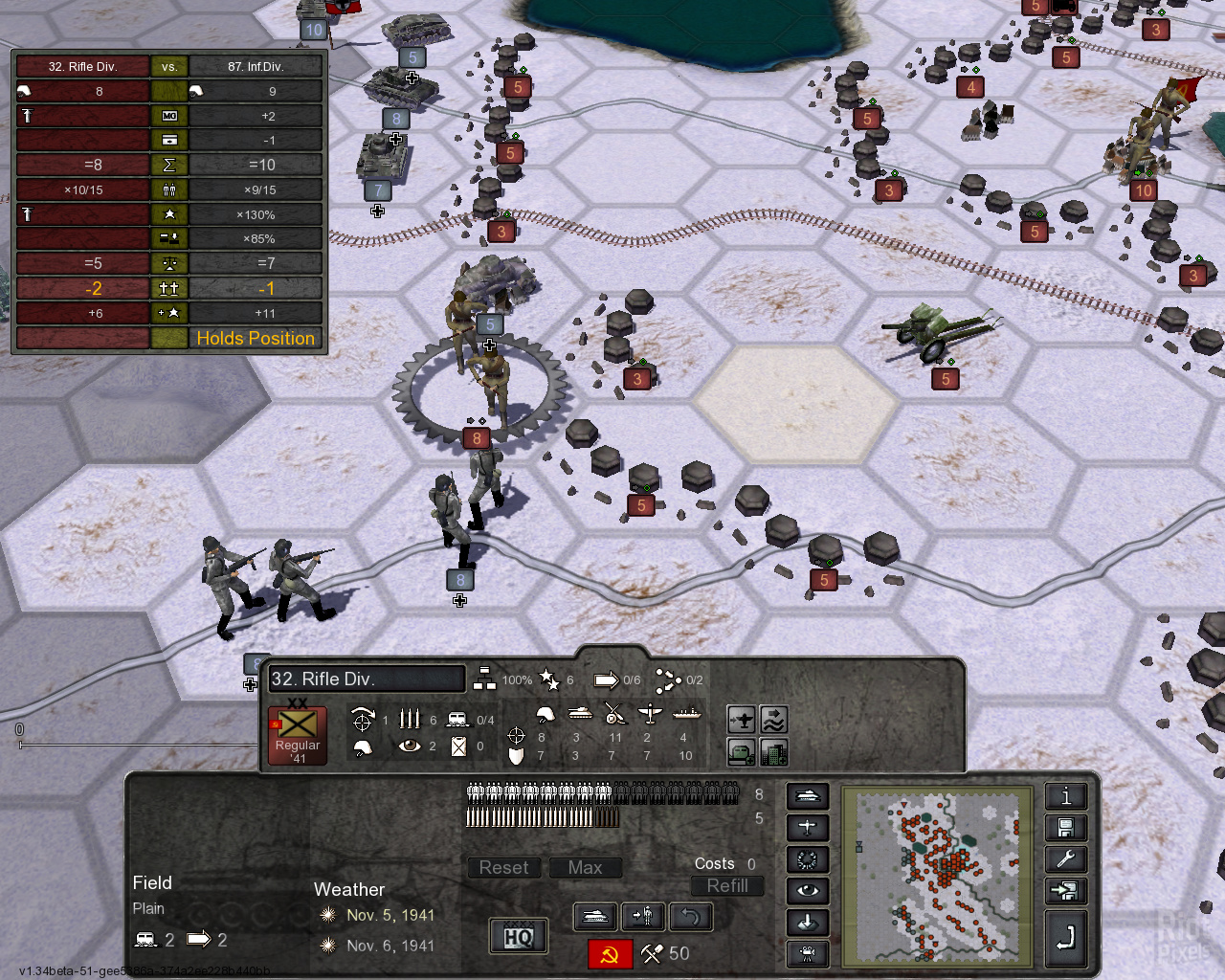Click the tank button beside the undo arrow

pyautogui.click(x=594, y=917)
